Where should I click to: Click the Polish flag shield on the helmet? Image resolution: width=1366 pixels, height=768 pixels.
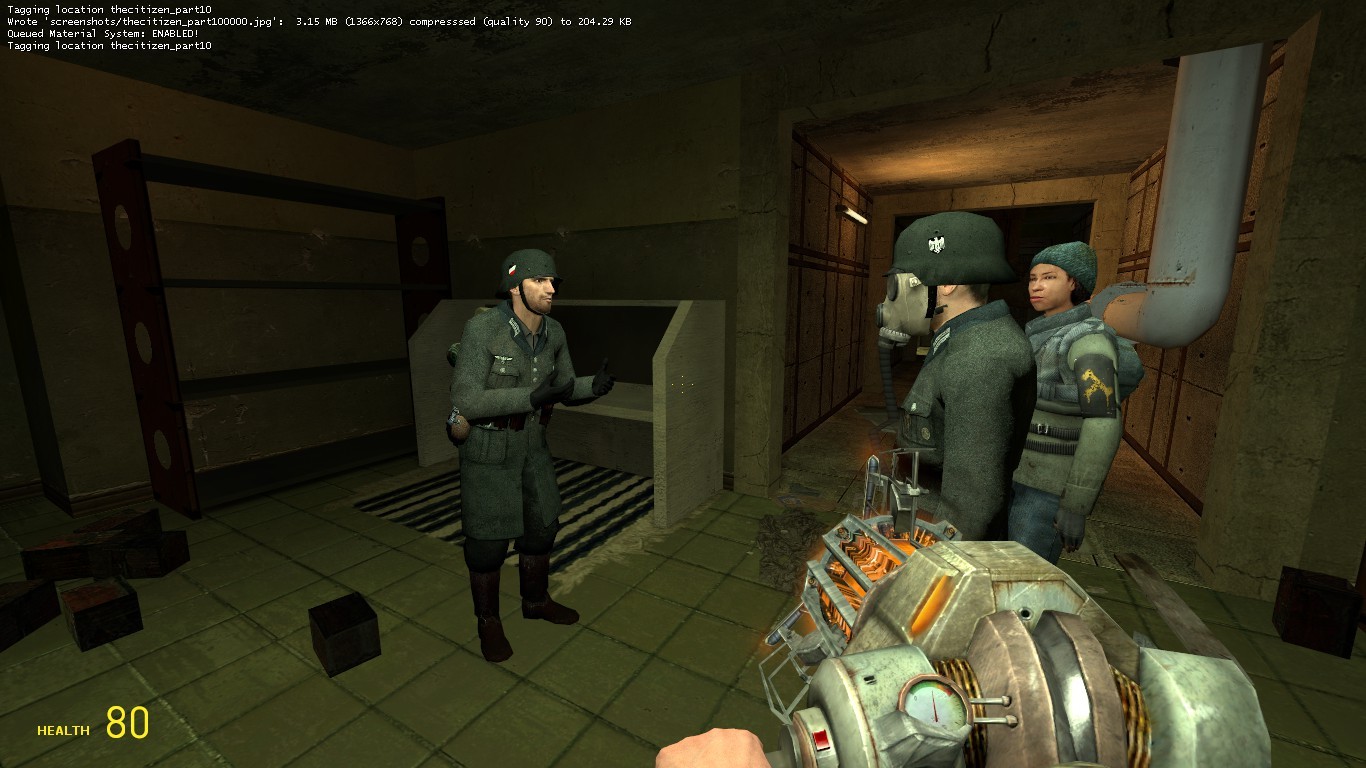pos(511,268)
